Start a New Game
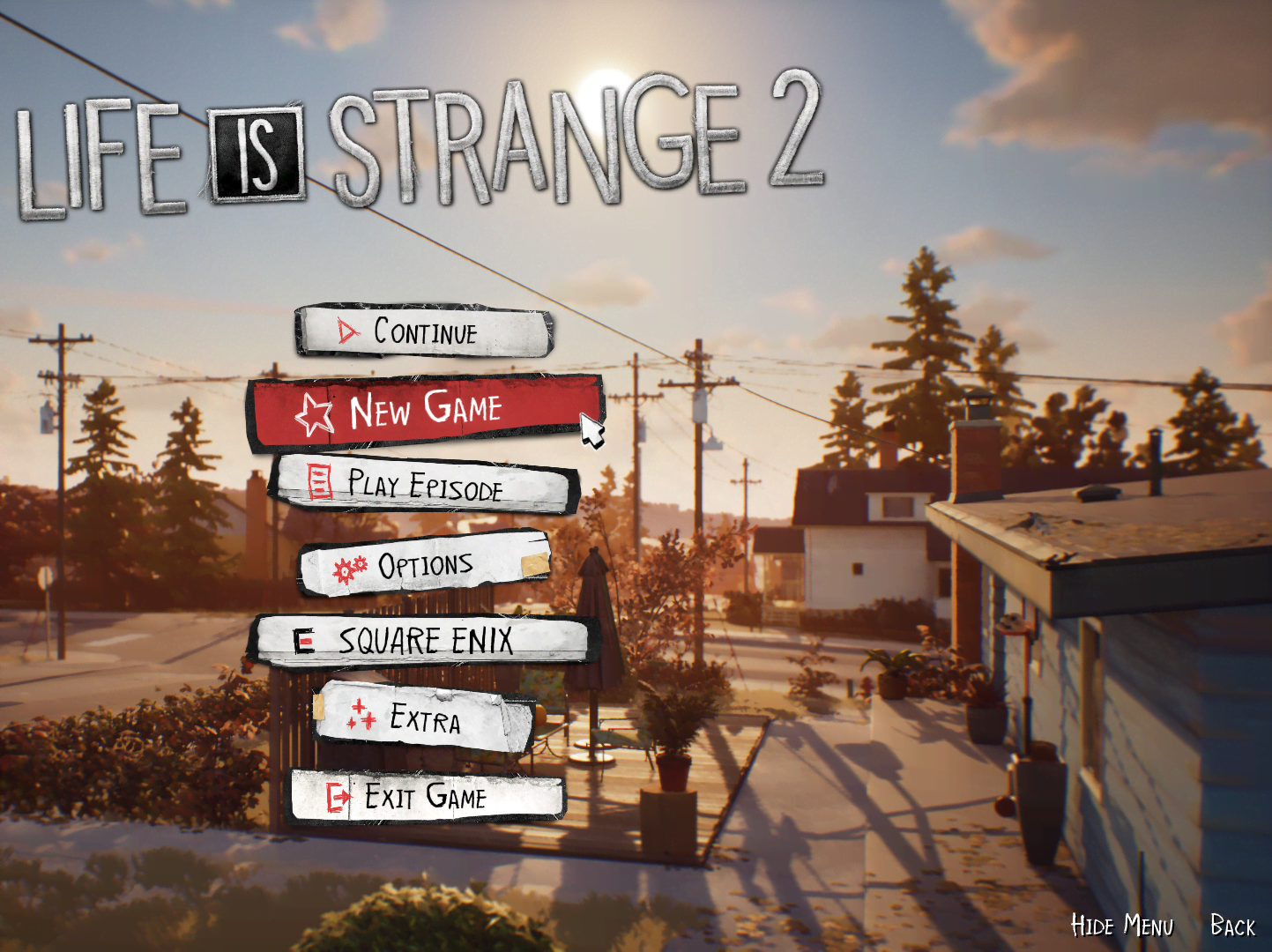 (425, 411)
